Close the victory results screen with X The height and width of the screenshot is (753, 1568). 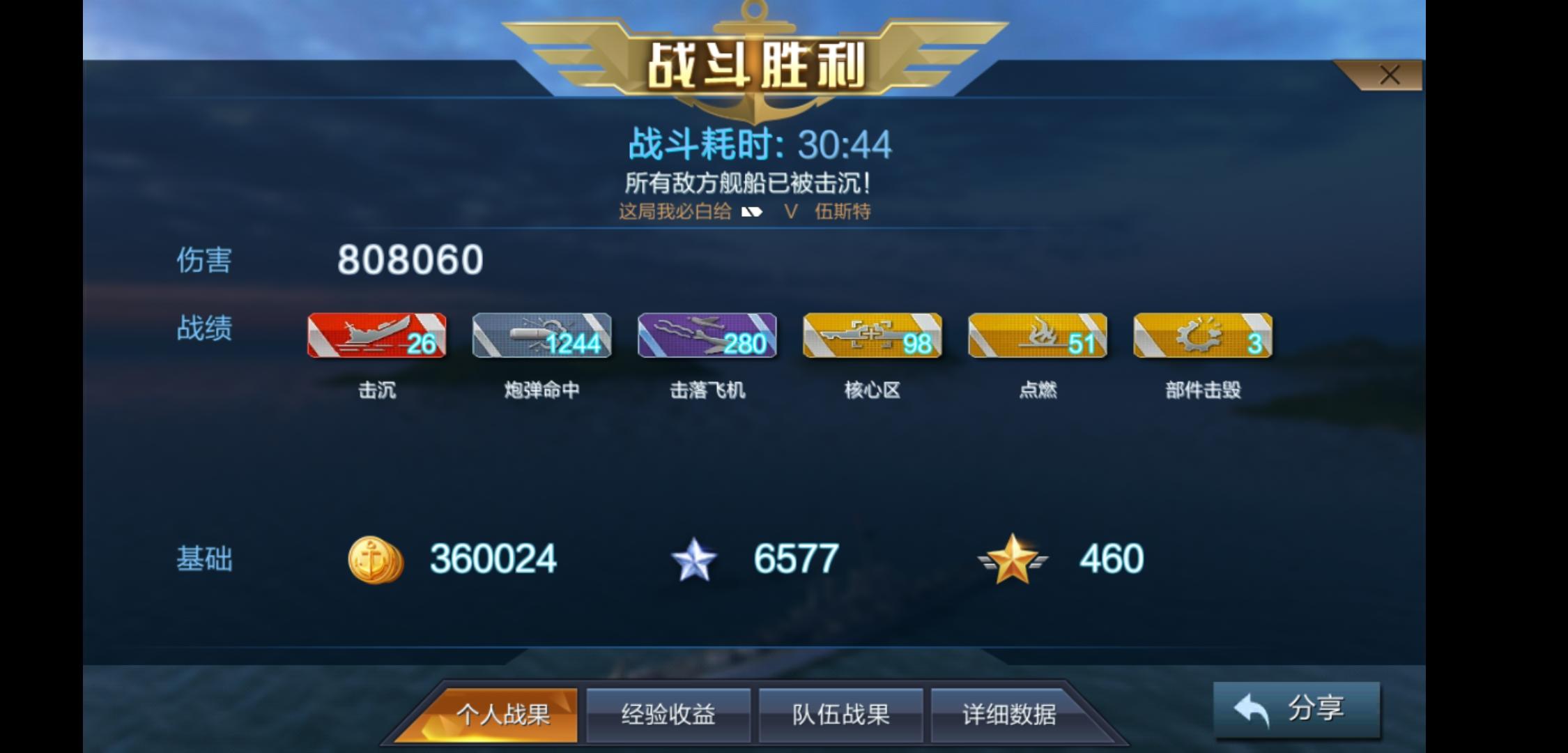pyautogui.click(x=1389, y=74)
